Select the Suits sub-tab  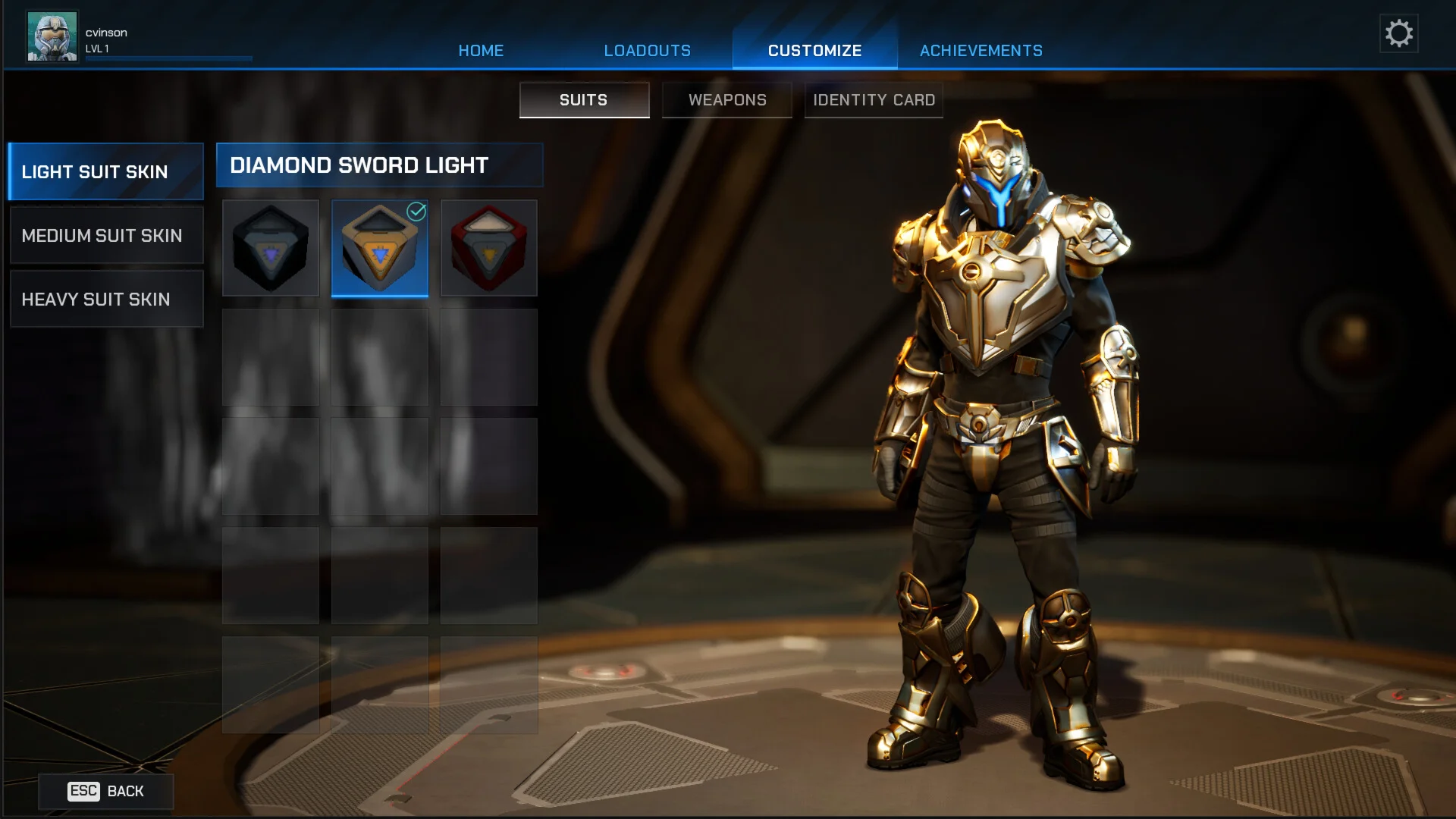click(584, 100)
